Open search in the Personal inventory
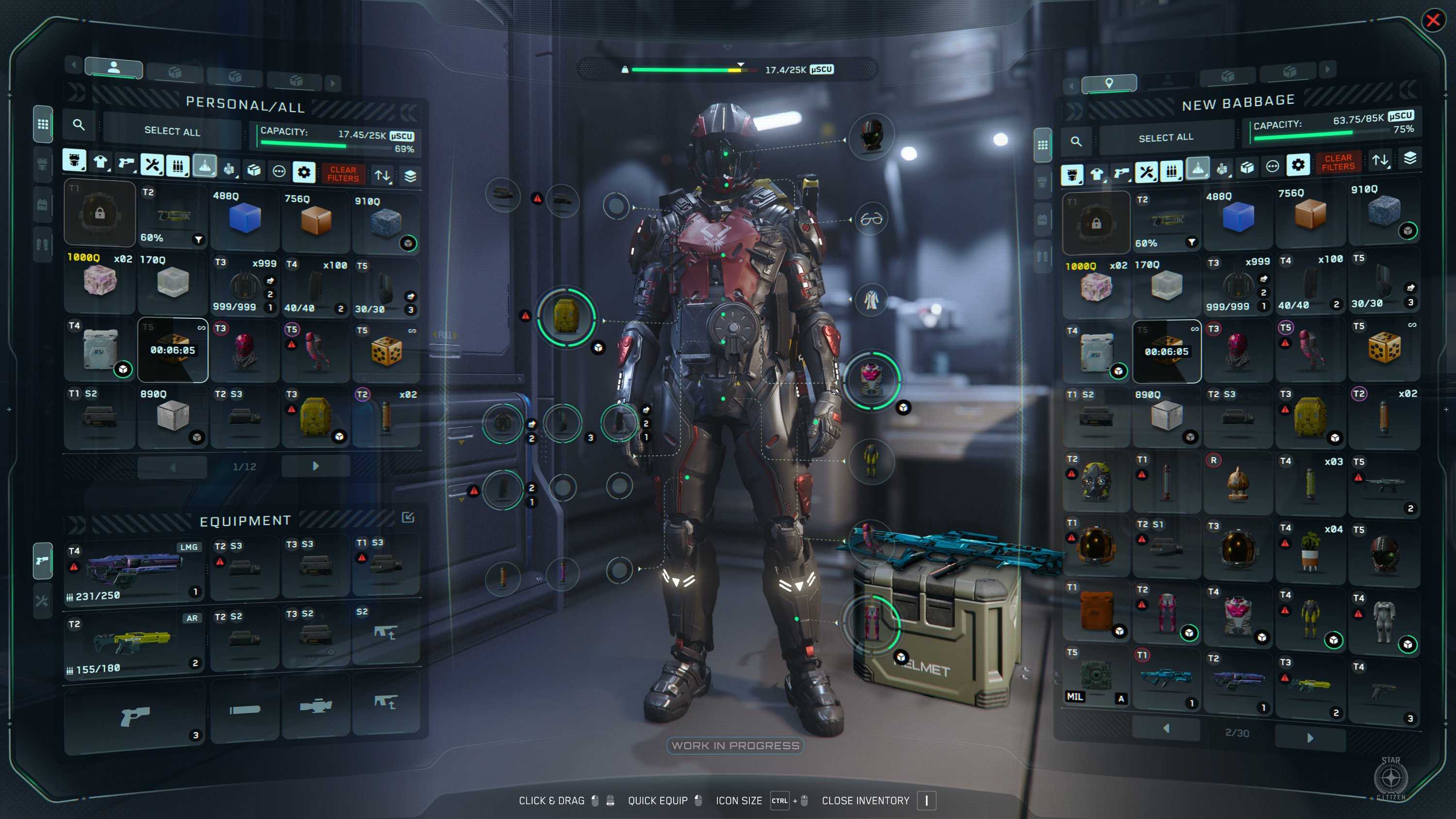Screen dimensions: 1456x819 79,125
